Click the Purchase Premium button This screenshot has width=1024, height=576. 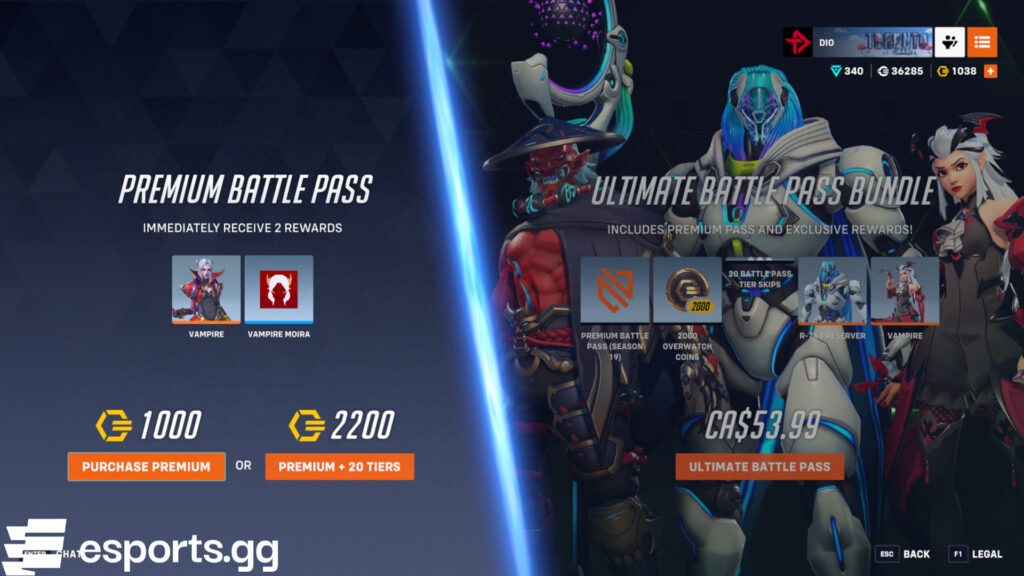[x=146, y=466]
